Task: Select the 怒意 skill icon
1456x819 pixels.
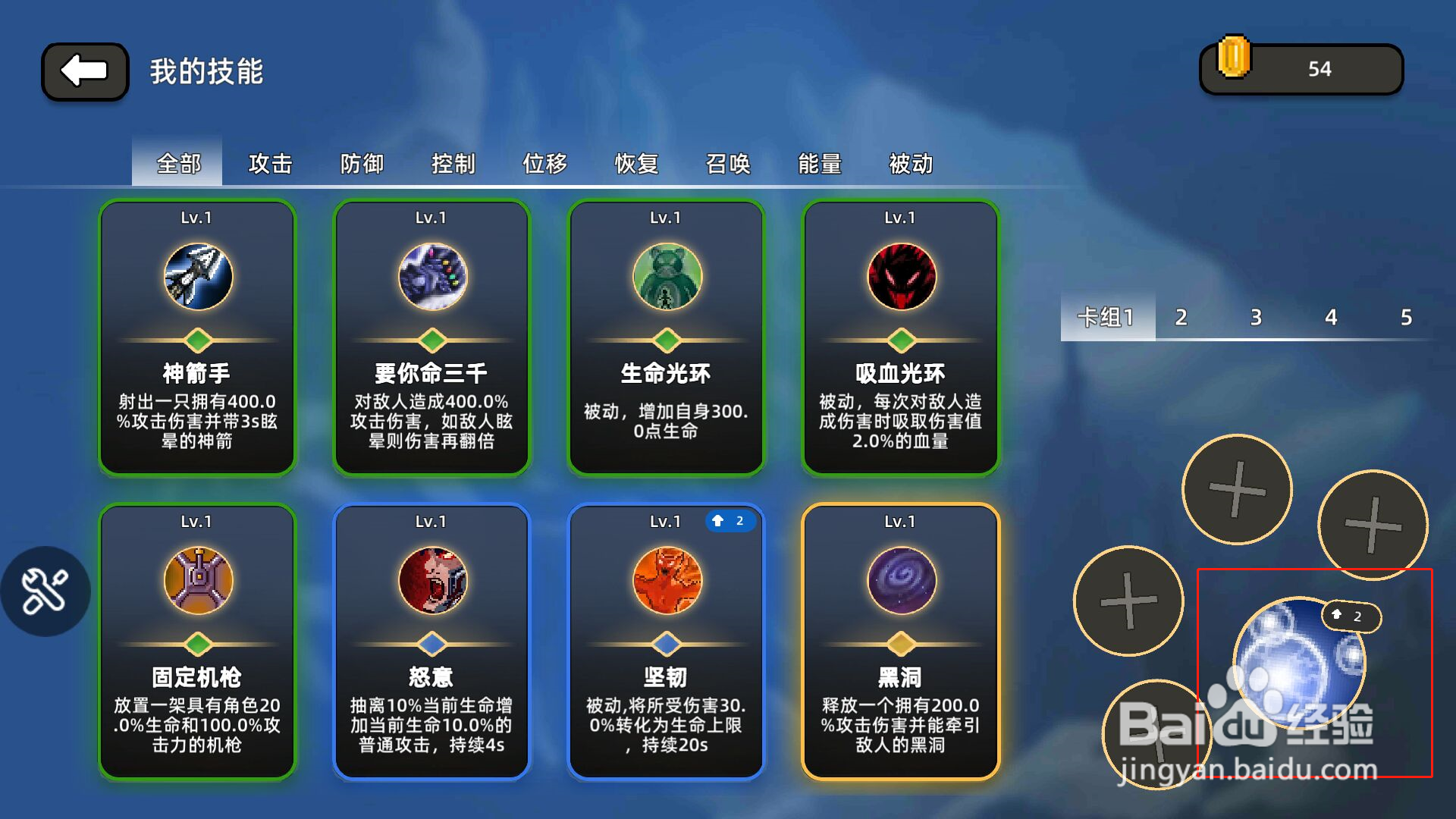Action: click(431, 579)
